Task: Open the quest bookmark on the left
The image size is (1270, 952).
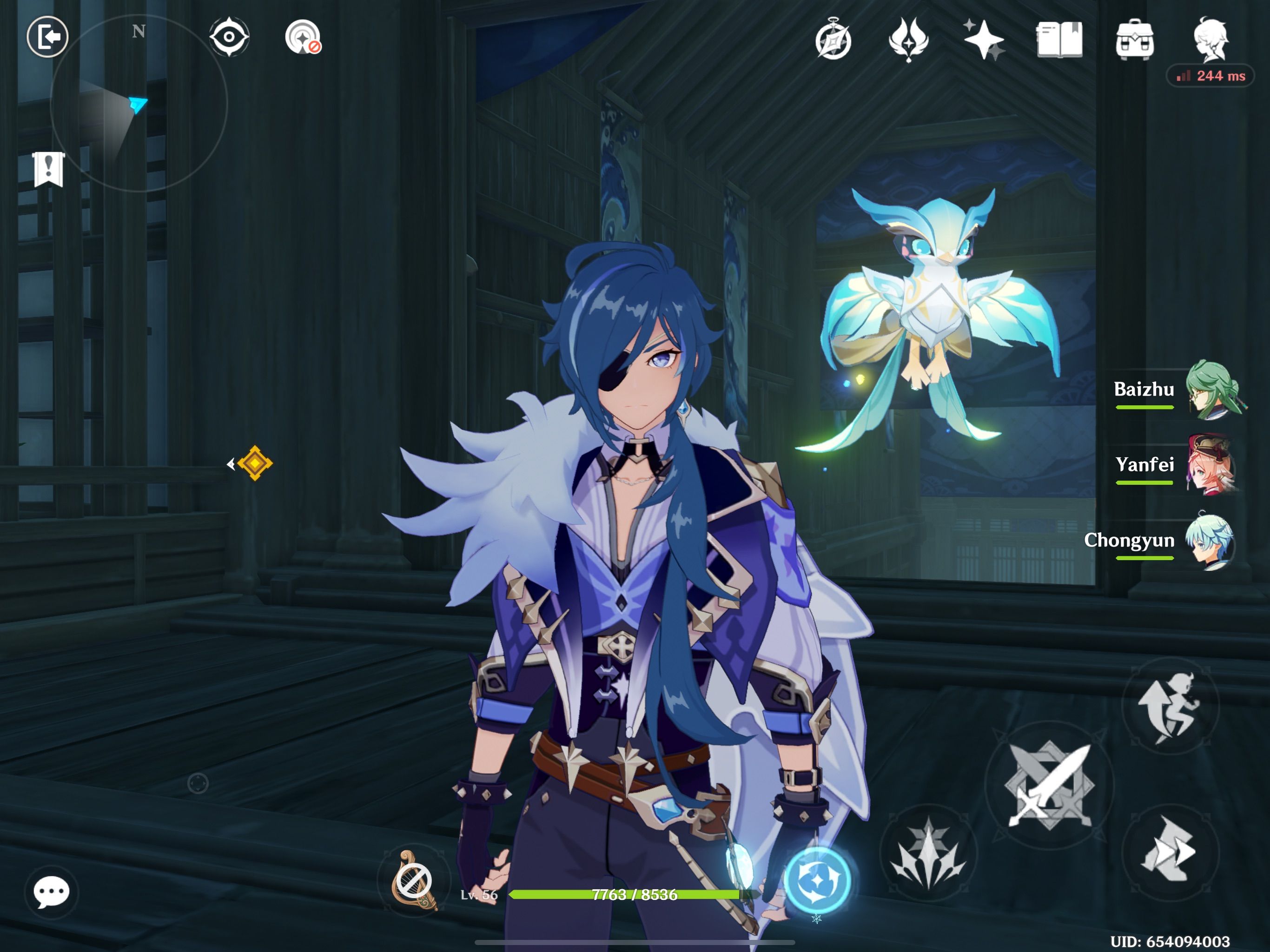Action: [49, 169]
